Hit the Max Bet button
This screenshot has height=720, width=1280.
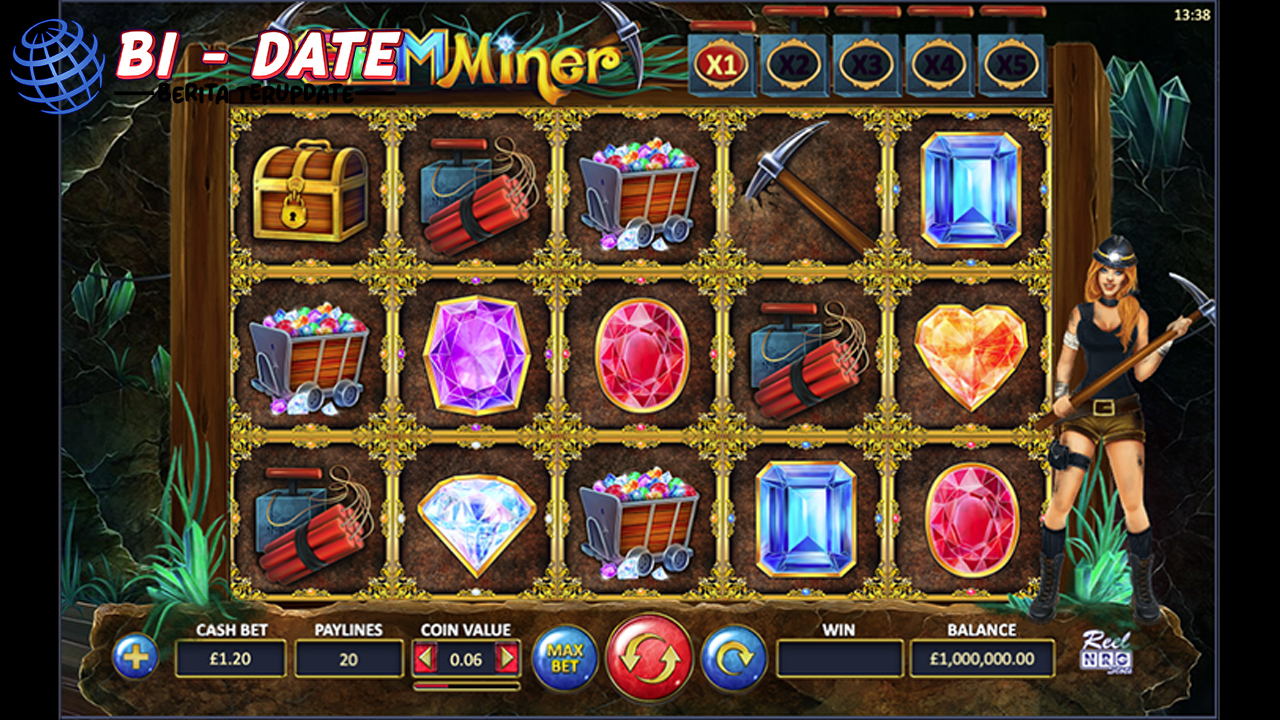point(565,658)
